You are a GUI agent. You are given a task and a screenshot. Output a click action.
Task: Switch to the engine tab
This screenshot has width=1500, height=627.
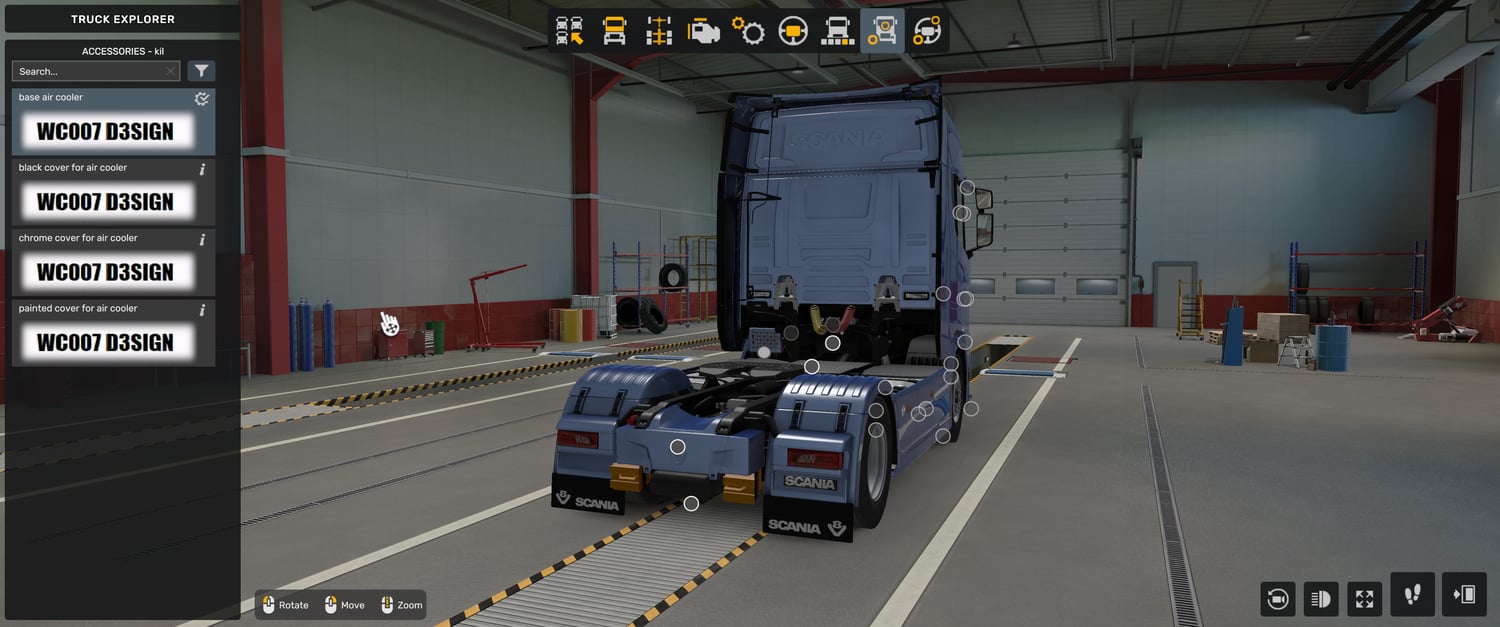click(x=704, y=31)
